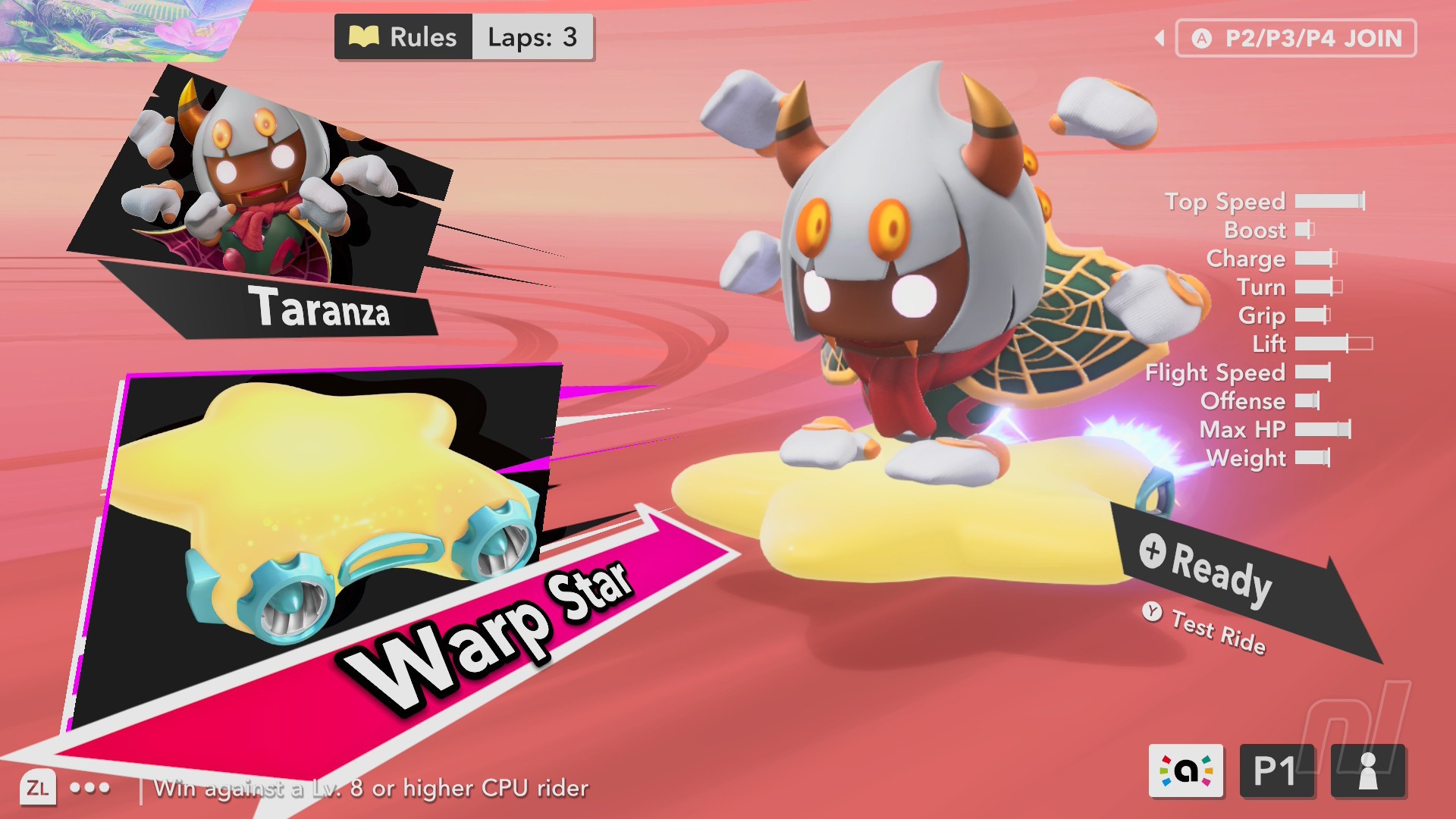
Task: Open the amiibo icon button
Action: pyautogui.click(x=1186, y=770)
